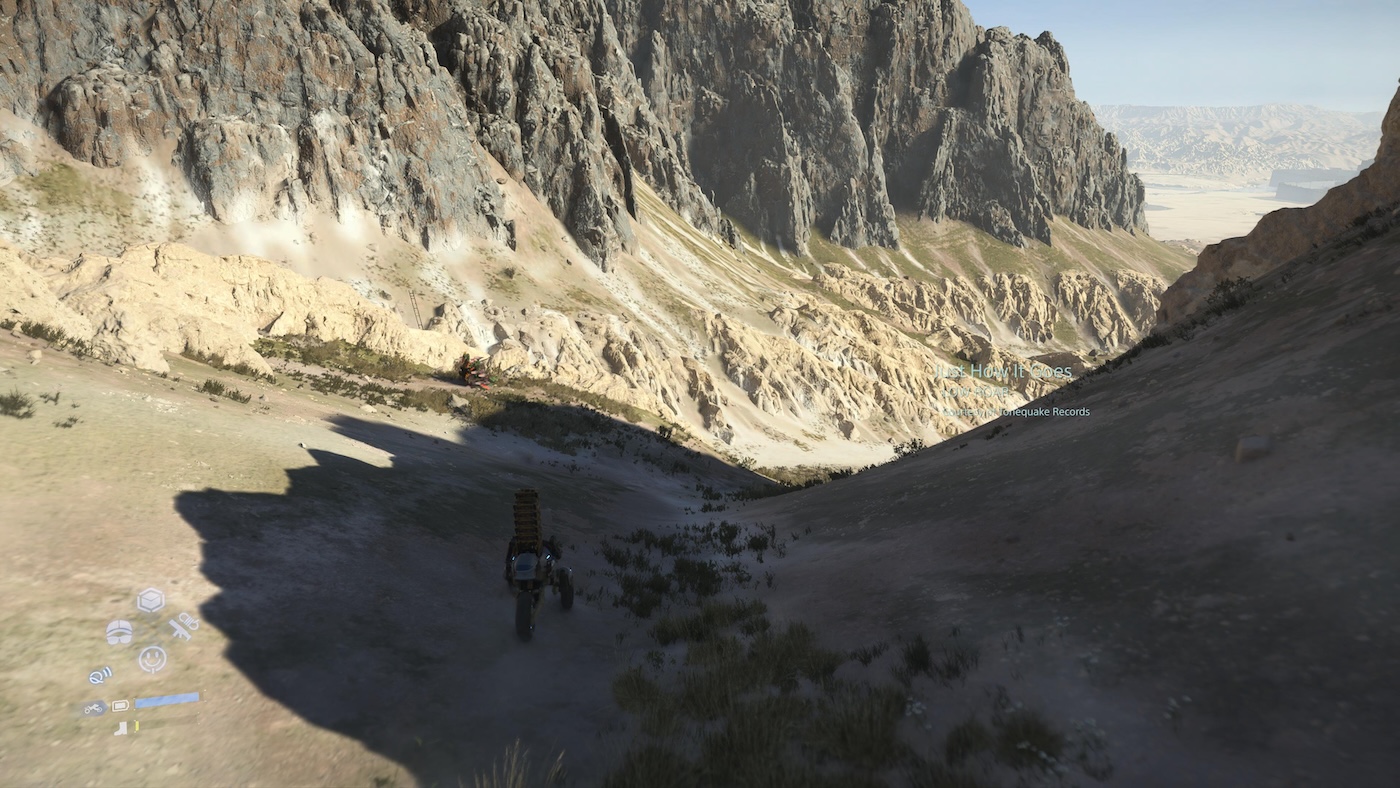Click the Odradek scanner icon
The width and height of the screenshot is (1400, 788).
[x=100, y=676]
